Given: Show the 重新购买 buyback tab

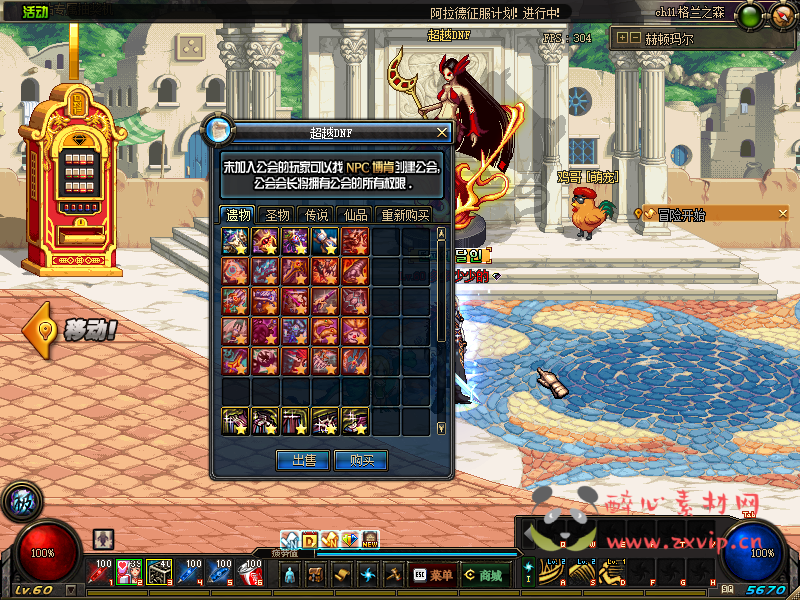Looking at the screenshot, I should tap(404, 215).
